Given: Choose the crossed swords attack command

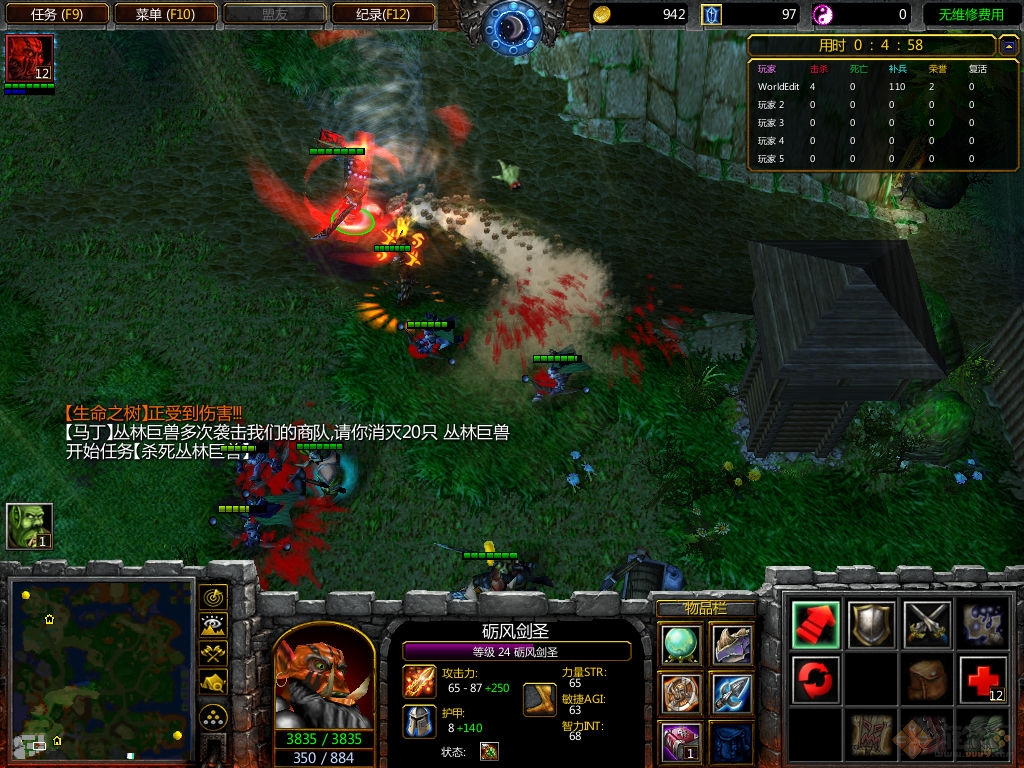Looking at the screenshot, I should [926, 625].
